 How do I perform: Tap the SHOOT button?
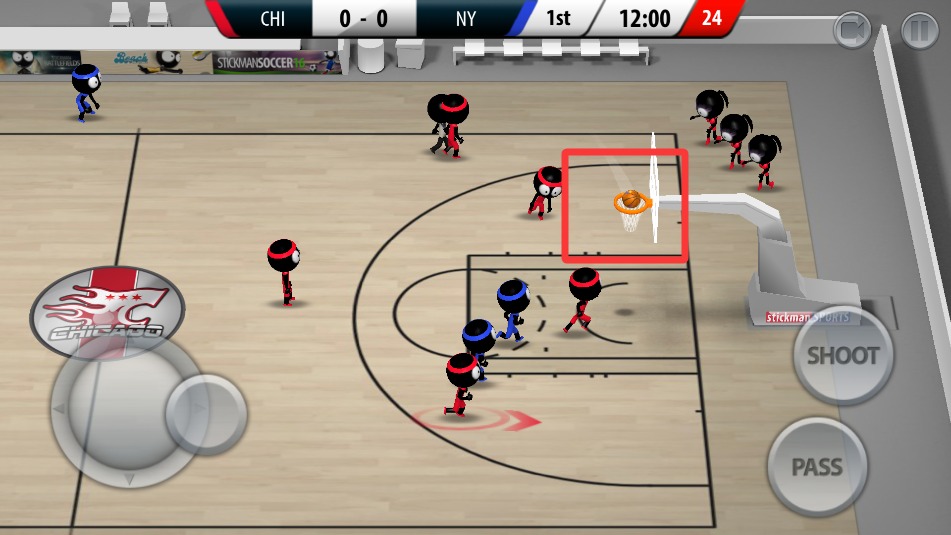(842, 355)
